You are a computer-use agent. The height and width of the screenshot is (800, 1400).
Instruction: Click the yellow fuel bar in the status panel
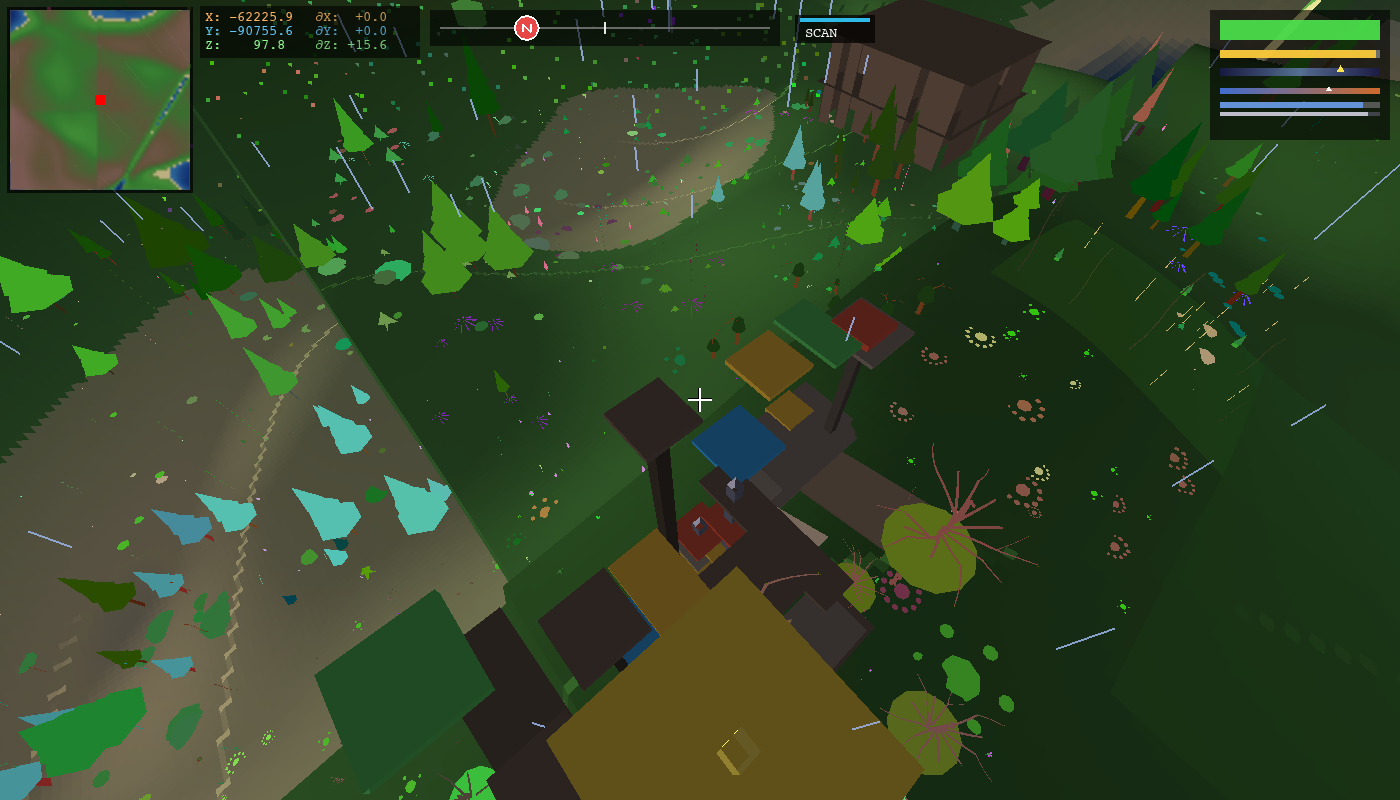tap(1297, 54)
